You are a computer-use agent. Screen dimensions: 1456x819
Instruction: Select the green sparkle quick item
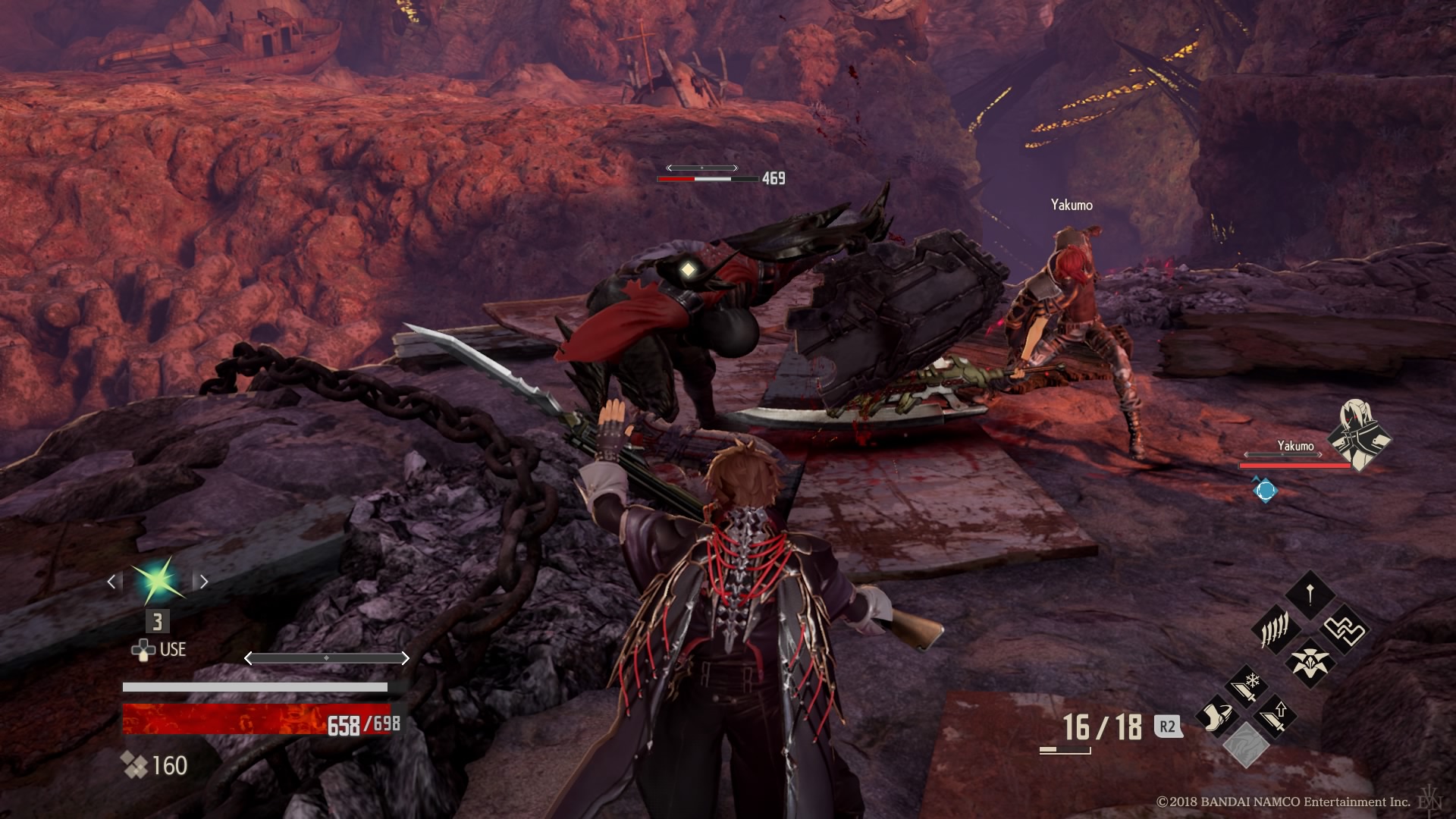click(158, 582)
